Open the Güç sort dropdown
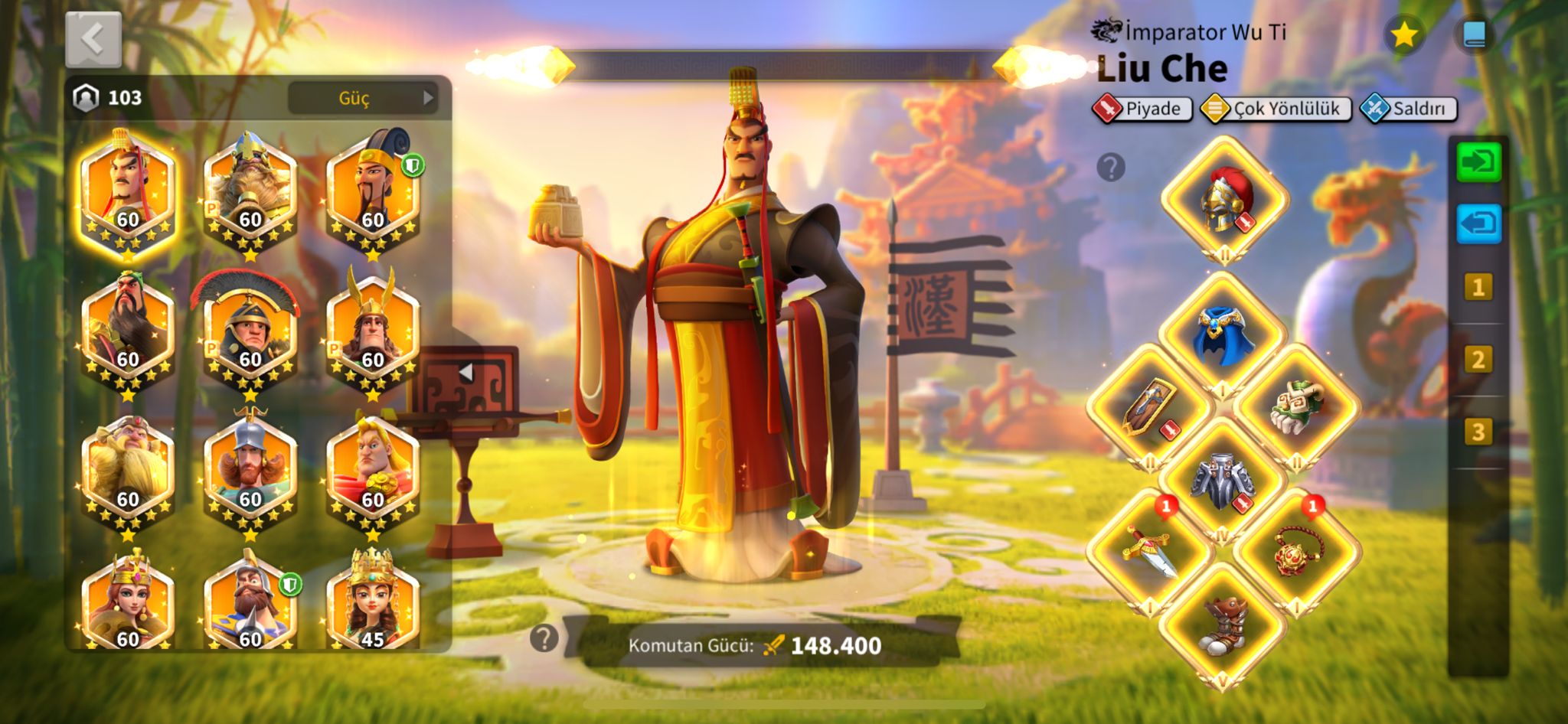 pyautogui.click(x=363, y=98)
